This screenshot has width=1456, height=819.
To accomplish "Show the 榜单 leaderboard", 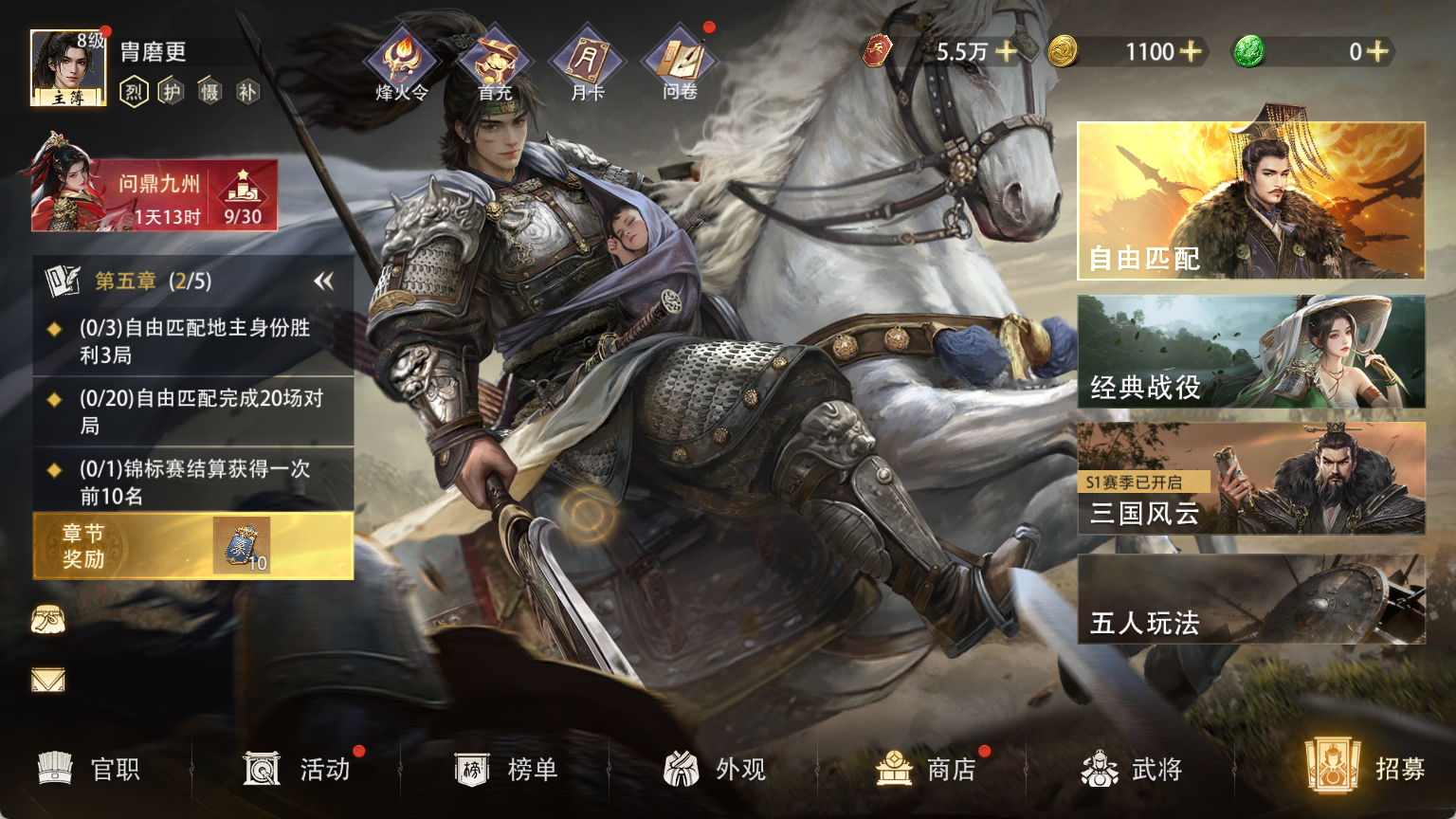I will click(506, 769).
